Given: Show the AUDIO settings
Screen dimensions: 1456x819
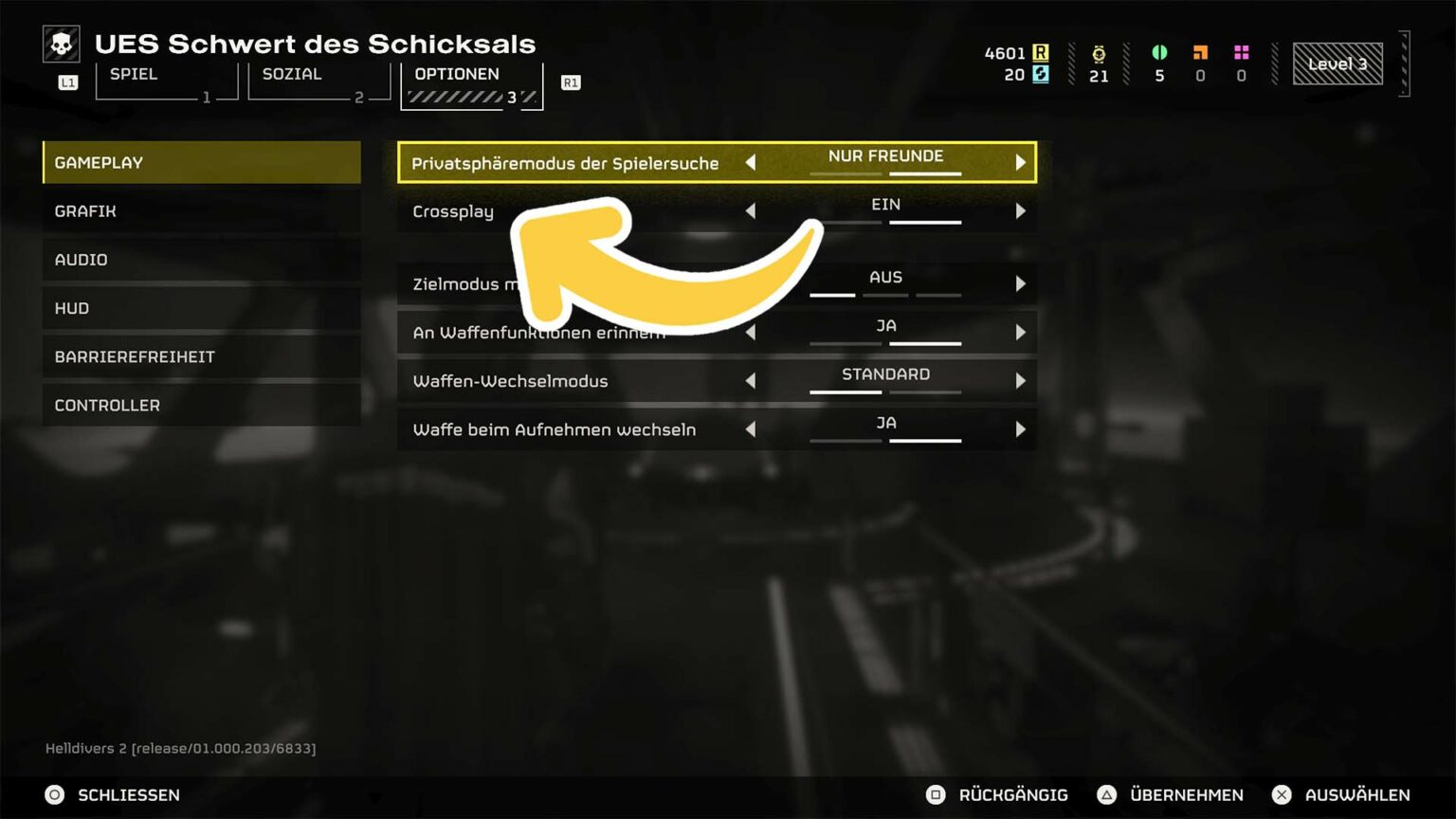Looking at the screenshot, I should [x=202, y=260].
